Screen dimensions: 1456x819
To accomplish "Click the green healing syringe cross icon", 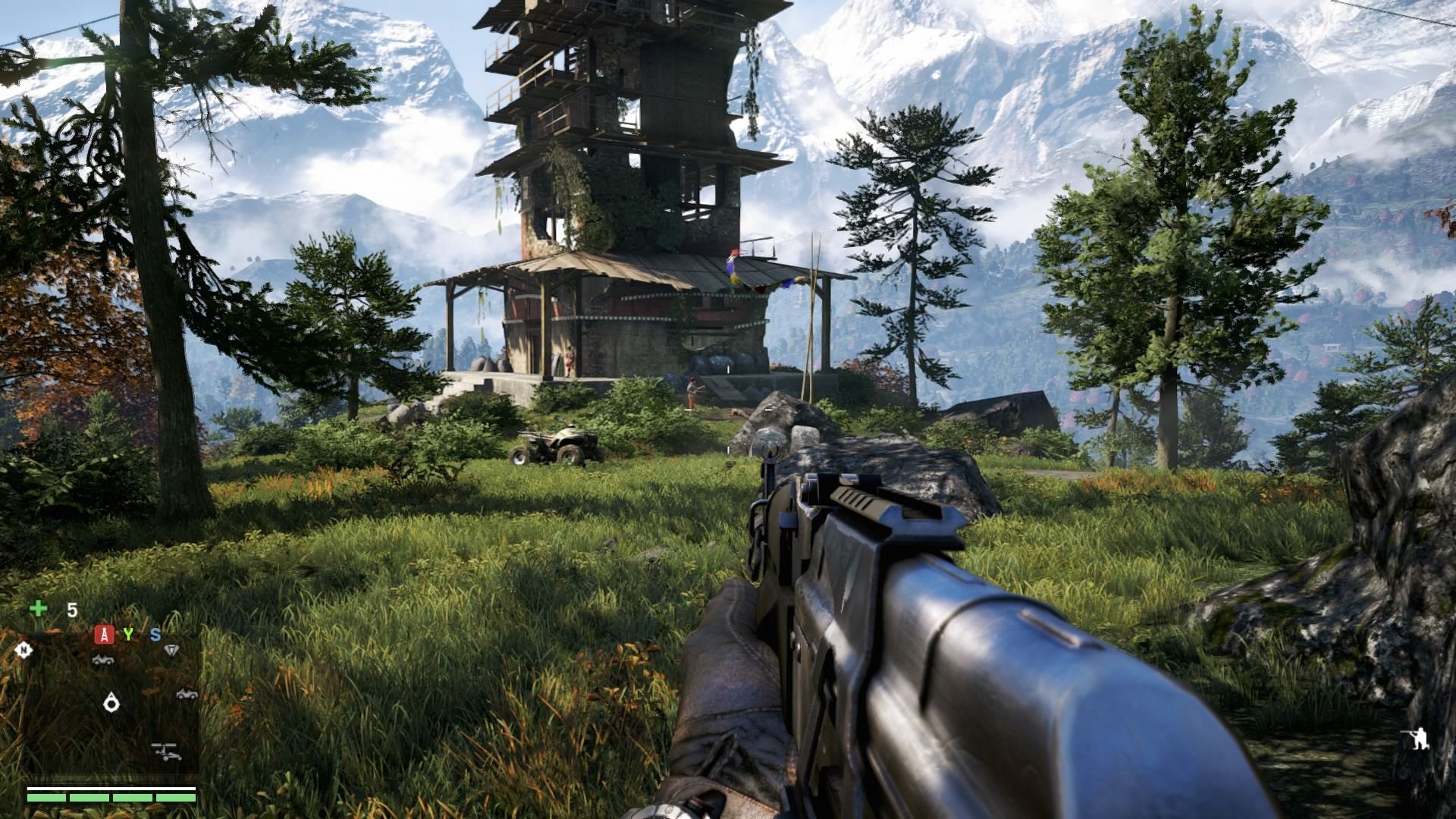I will point(38,608).
